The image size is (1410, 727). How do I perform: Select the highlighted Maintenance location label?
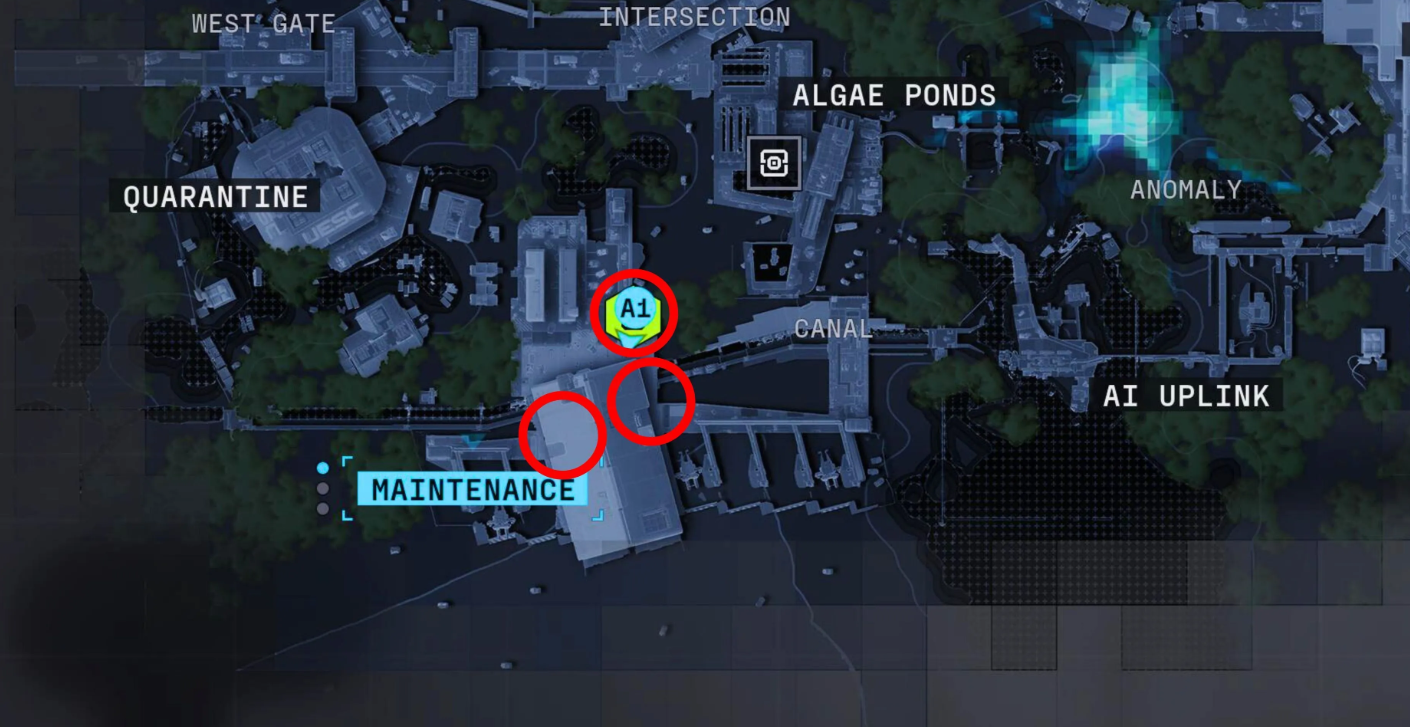(x=473, y=491)
